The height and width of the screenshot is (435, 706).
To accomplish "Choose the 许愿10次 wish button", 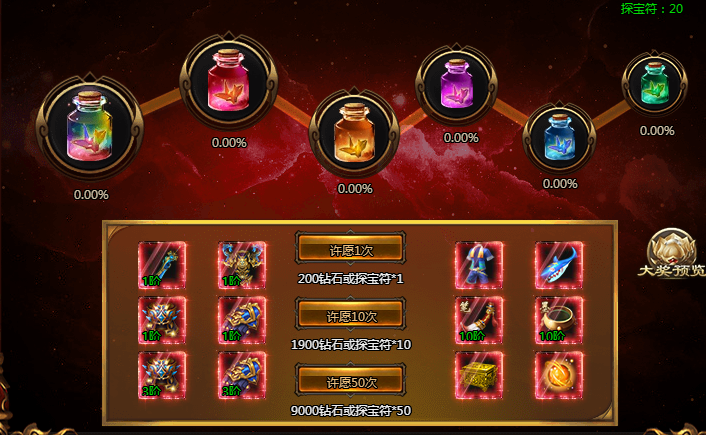I will (x=350, y=316).
